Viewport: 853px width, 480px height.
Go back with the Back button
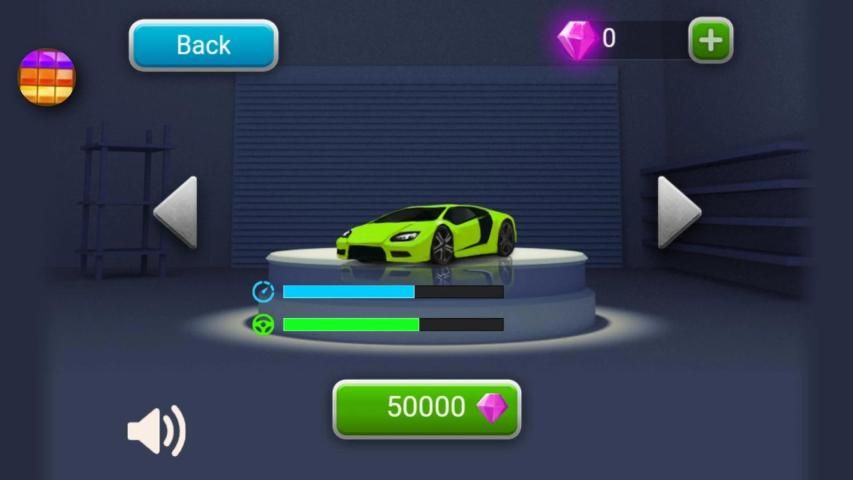tap(203, 45)
